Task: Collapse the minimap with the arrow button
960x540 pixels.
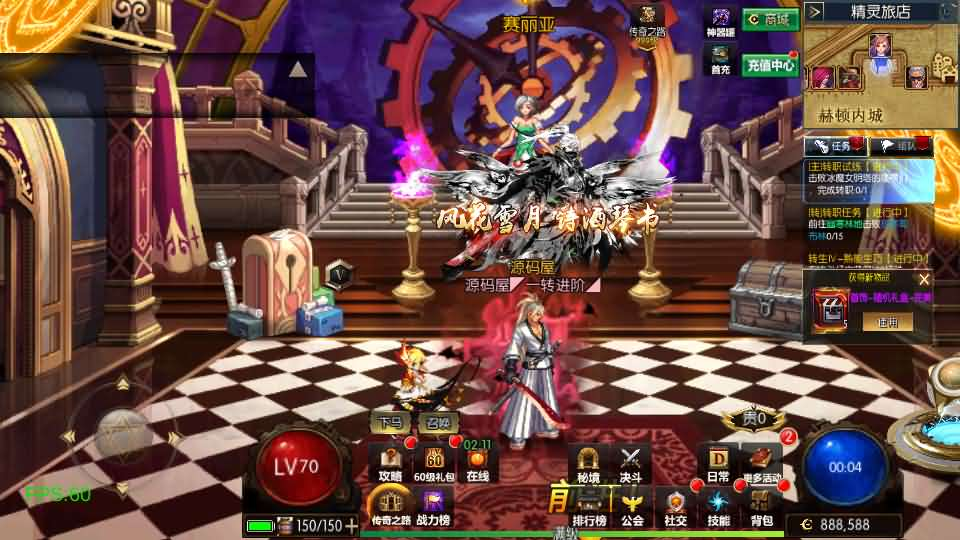Action: (x=815, y=11)
